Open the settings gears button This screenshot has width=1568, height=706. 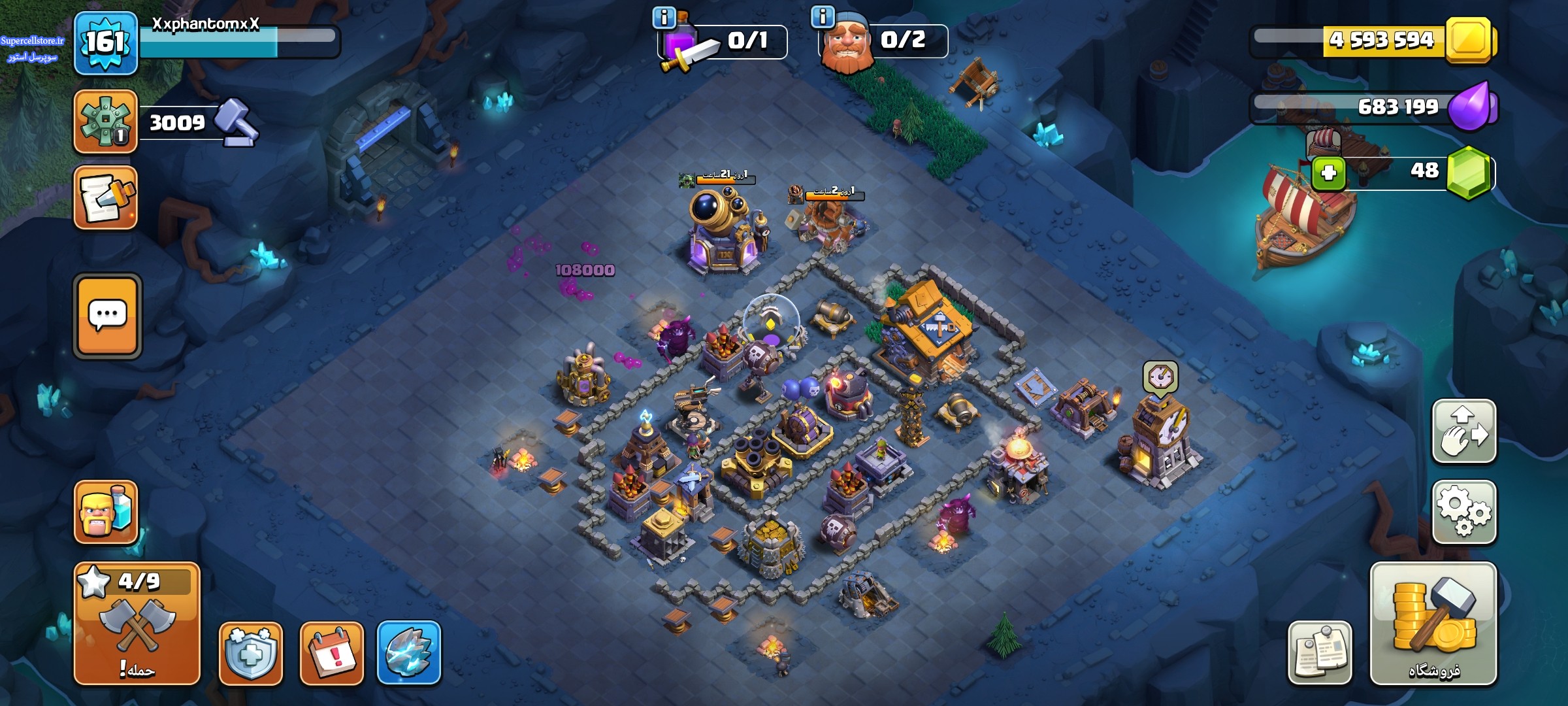(x=1463, y=512)
